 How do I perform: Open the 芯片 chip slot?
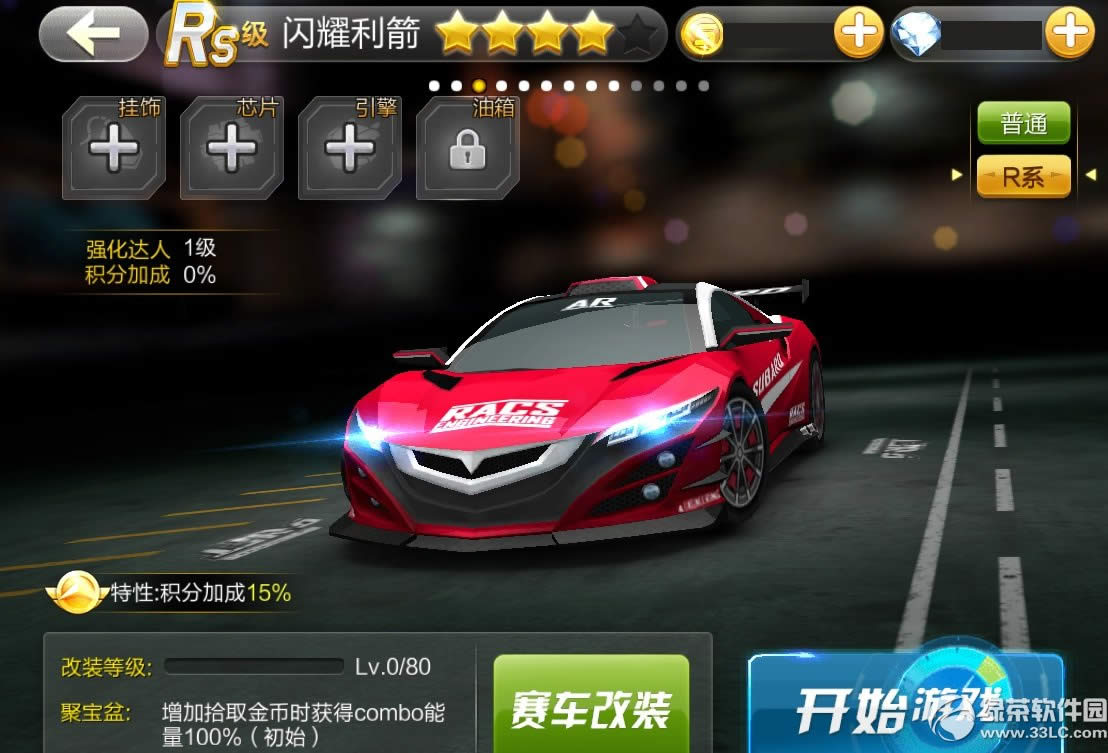[x=231, y=150]
